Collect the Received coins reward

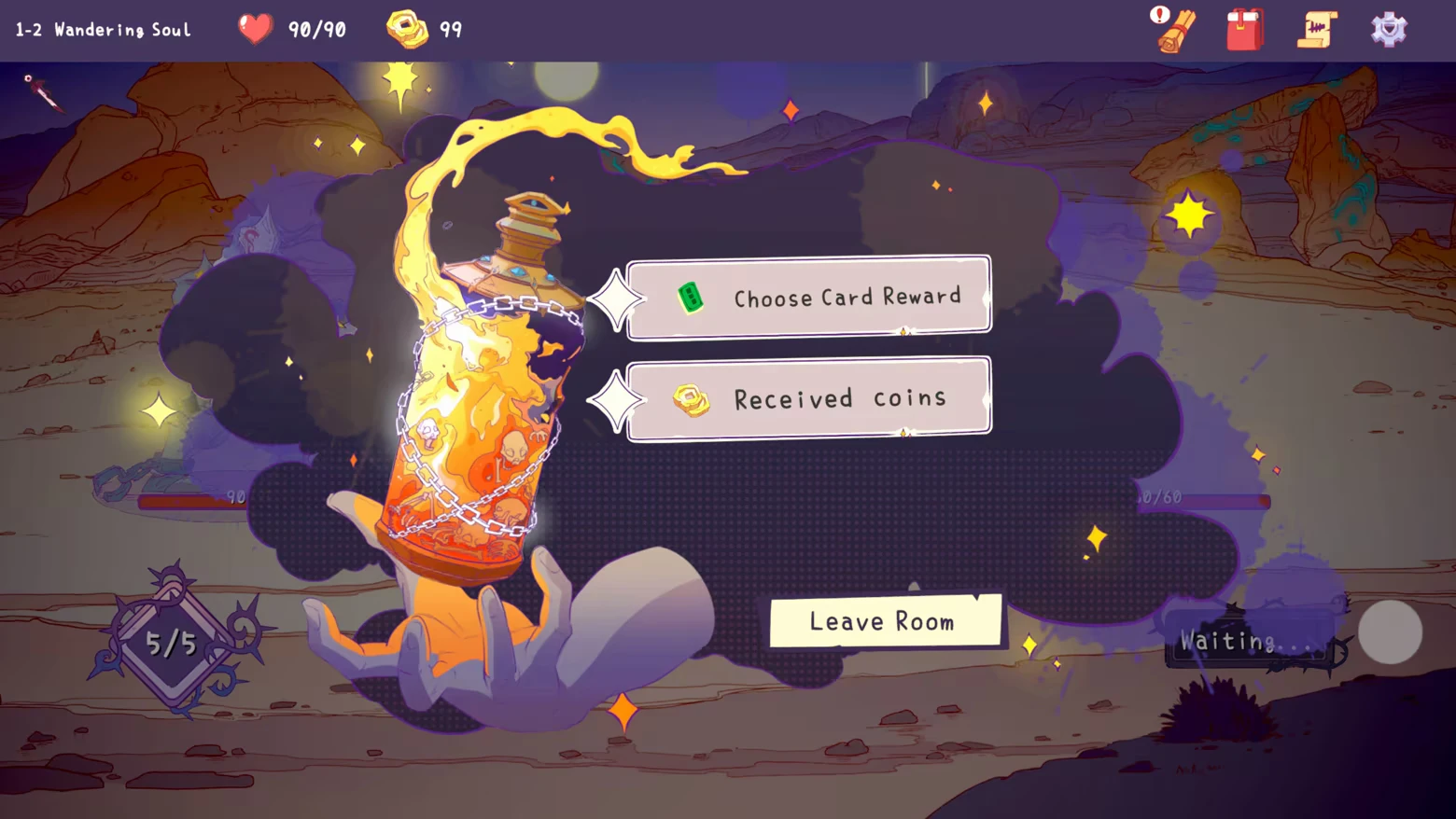[821, 397]
